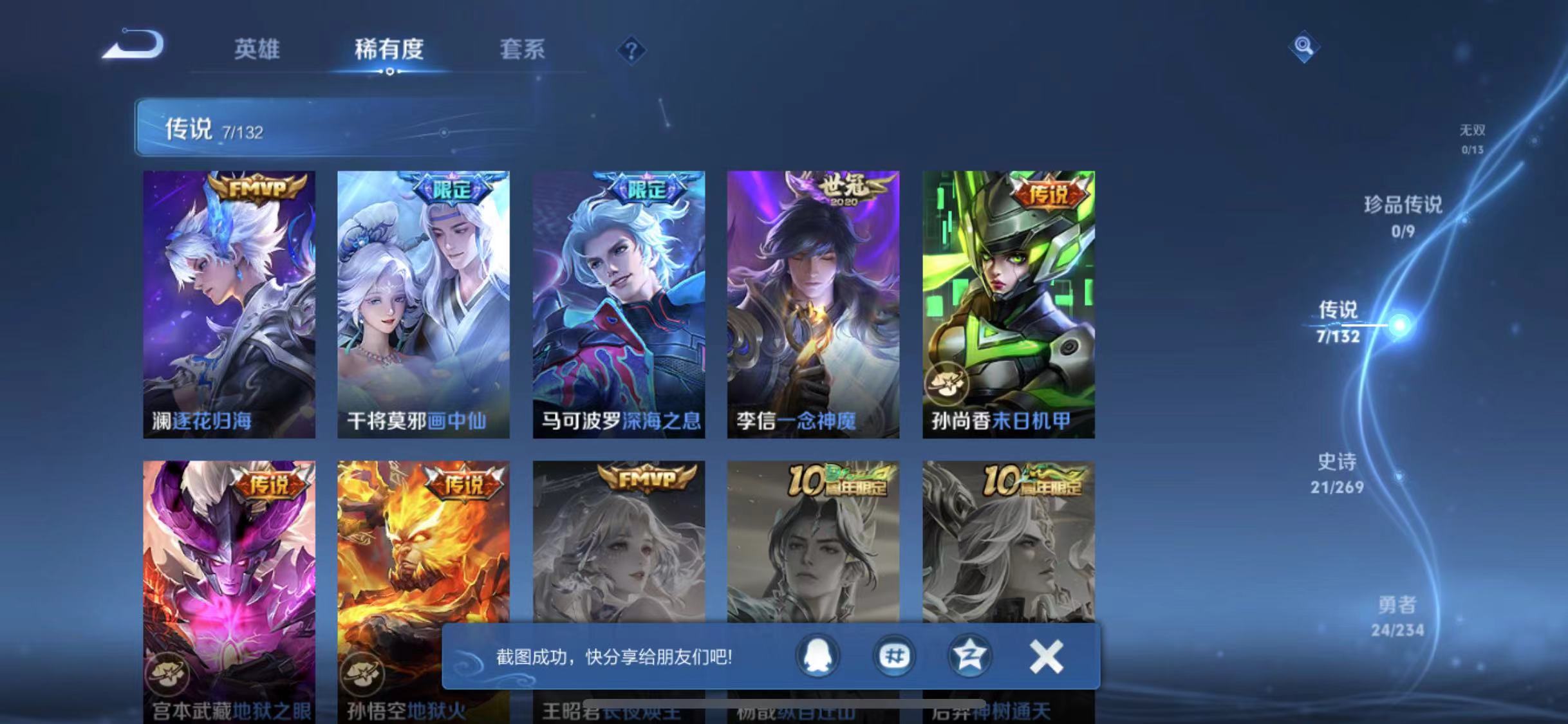
Task: Select the 稀有度 tab
Action: (x=389, y=51)
